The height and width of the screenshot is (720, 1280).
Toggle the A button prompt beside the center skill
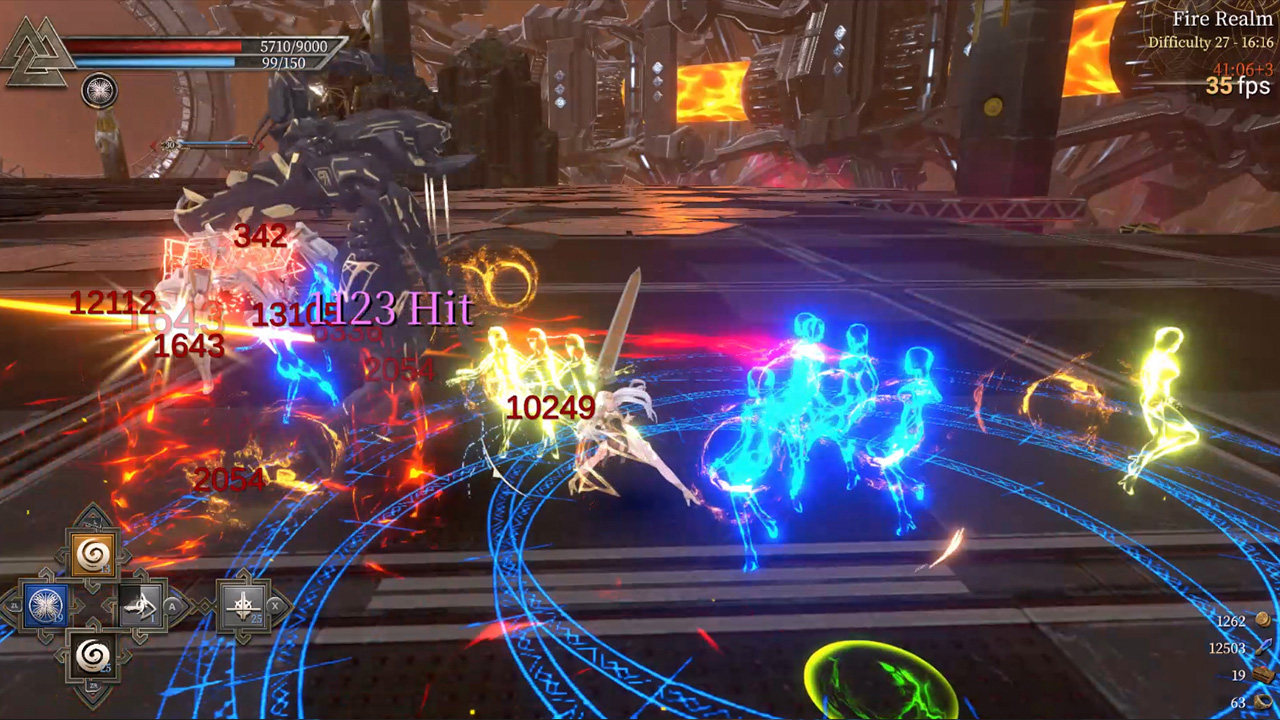pos(171,606)
